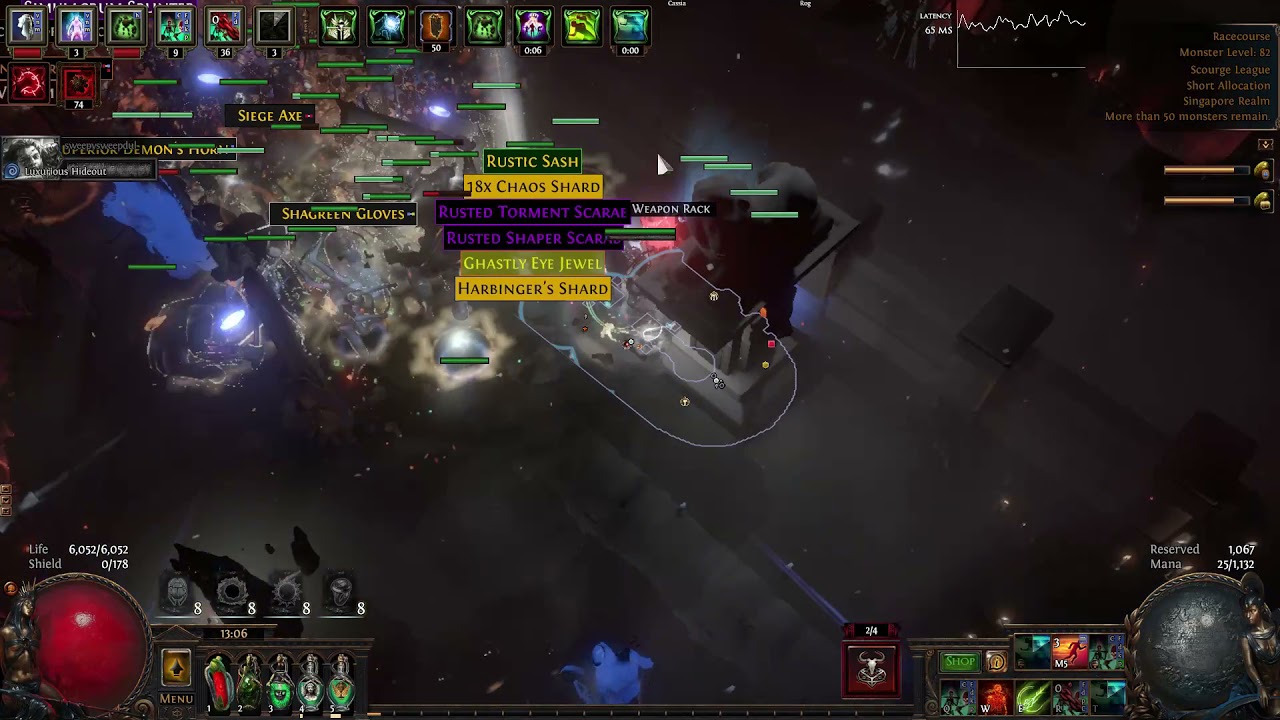Pick up the Harbinger's Shard item label
The height and width of the screenshot is (720, 1280).
[x=532, y=289]
